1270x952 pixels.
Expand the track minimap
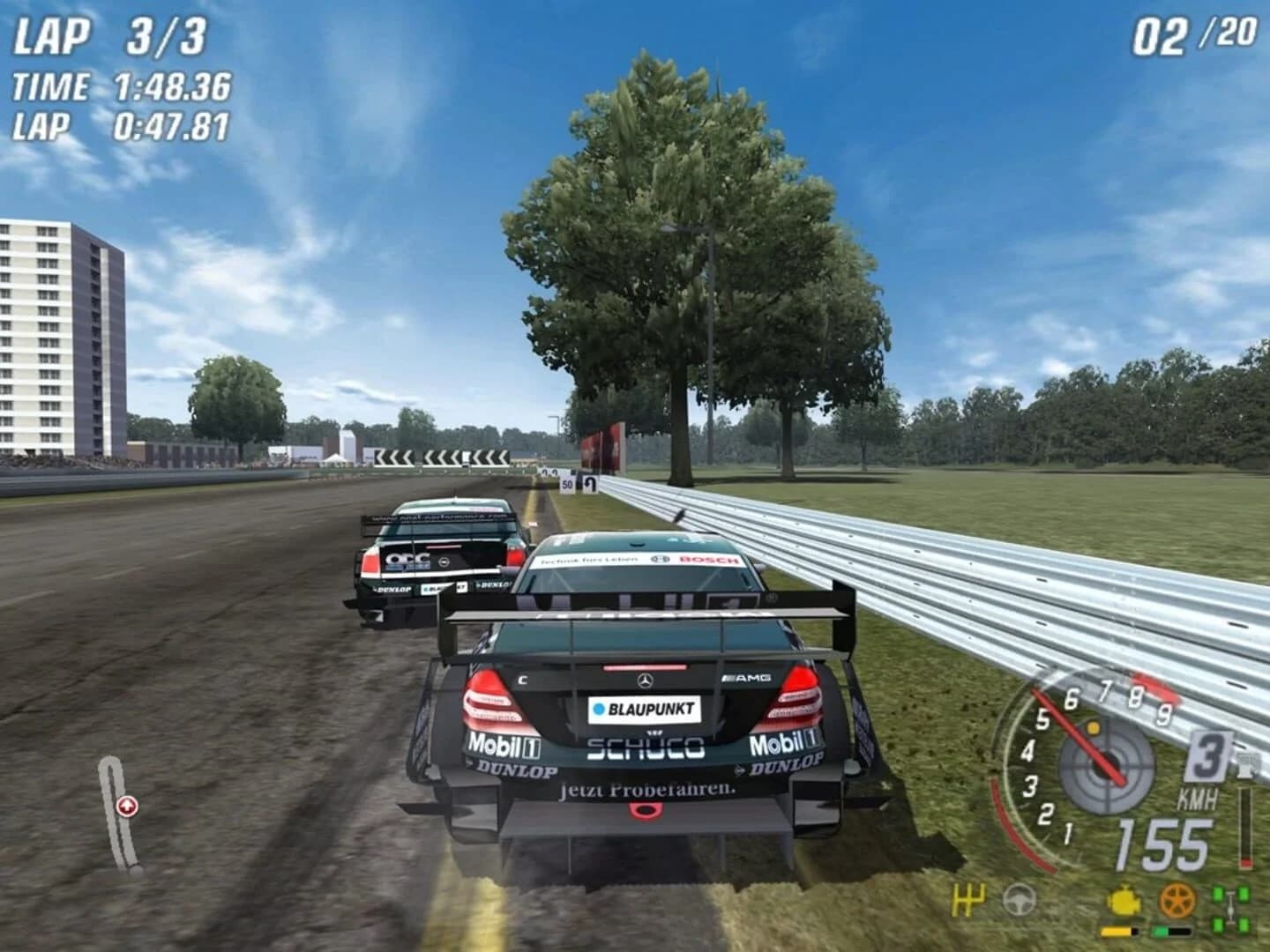119,811
